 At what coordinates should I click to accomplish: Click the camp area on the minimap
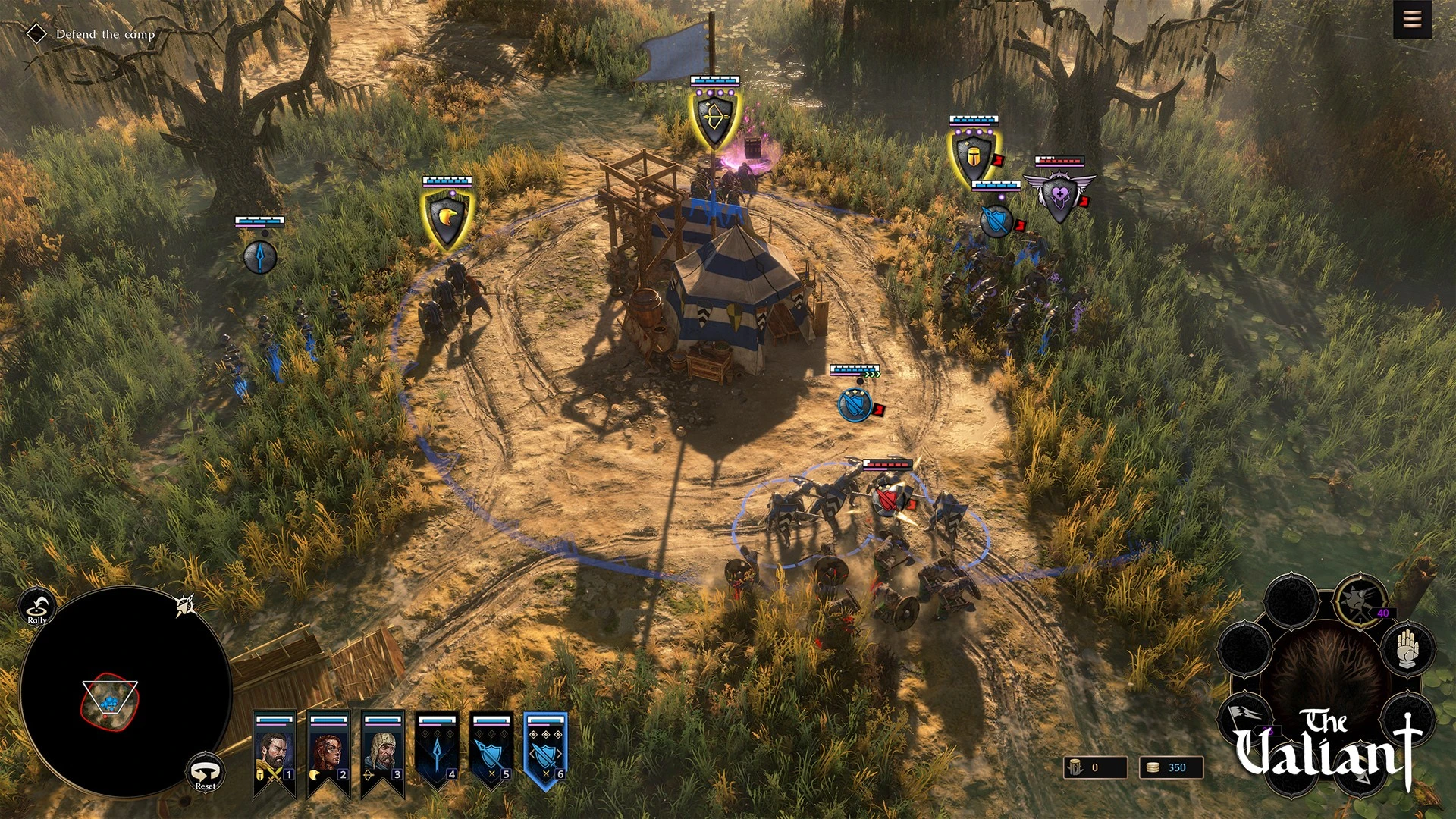(x=110, y=702)
